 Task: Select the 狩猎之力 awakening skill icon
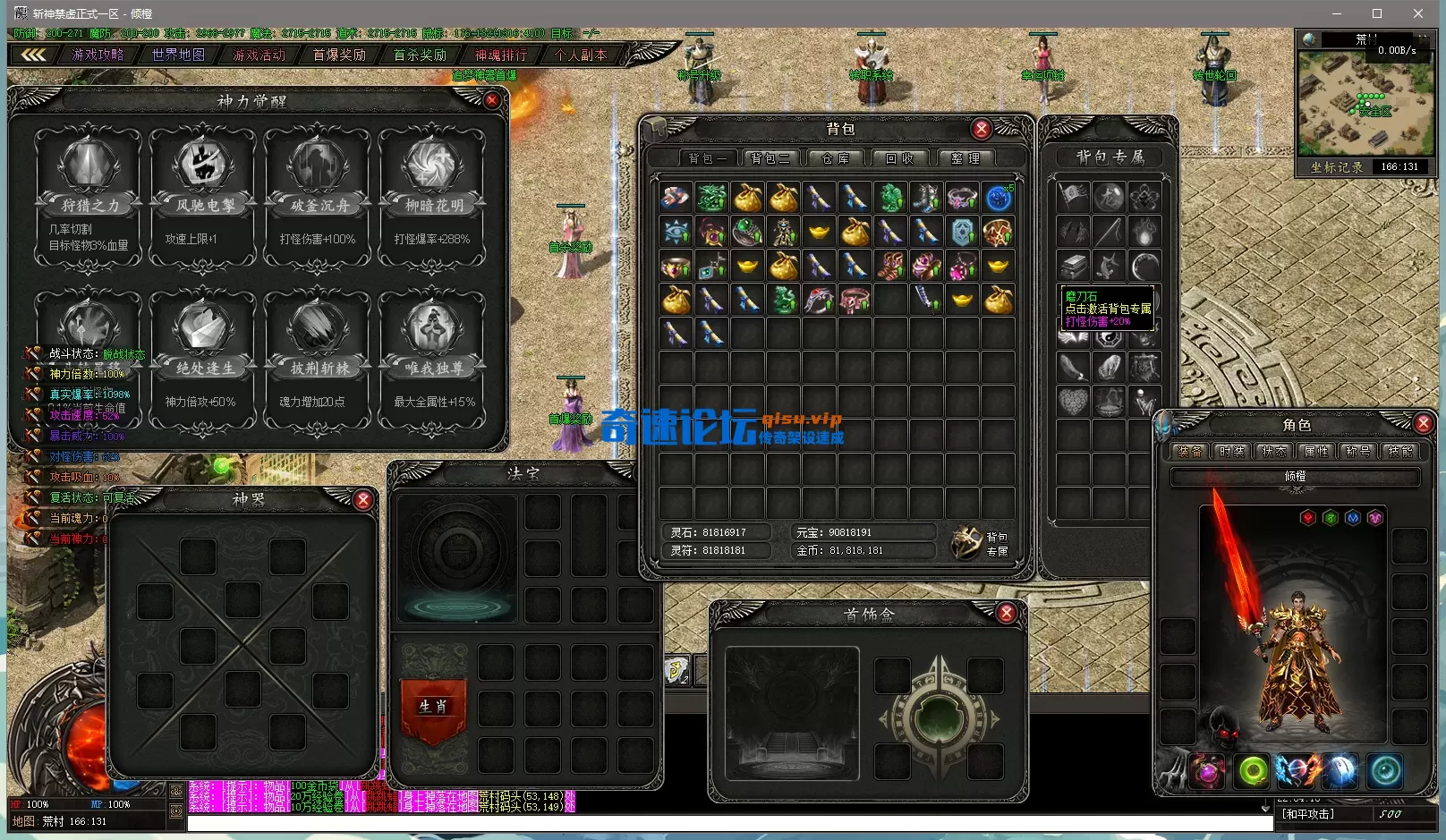click(87, 165)
